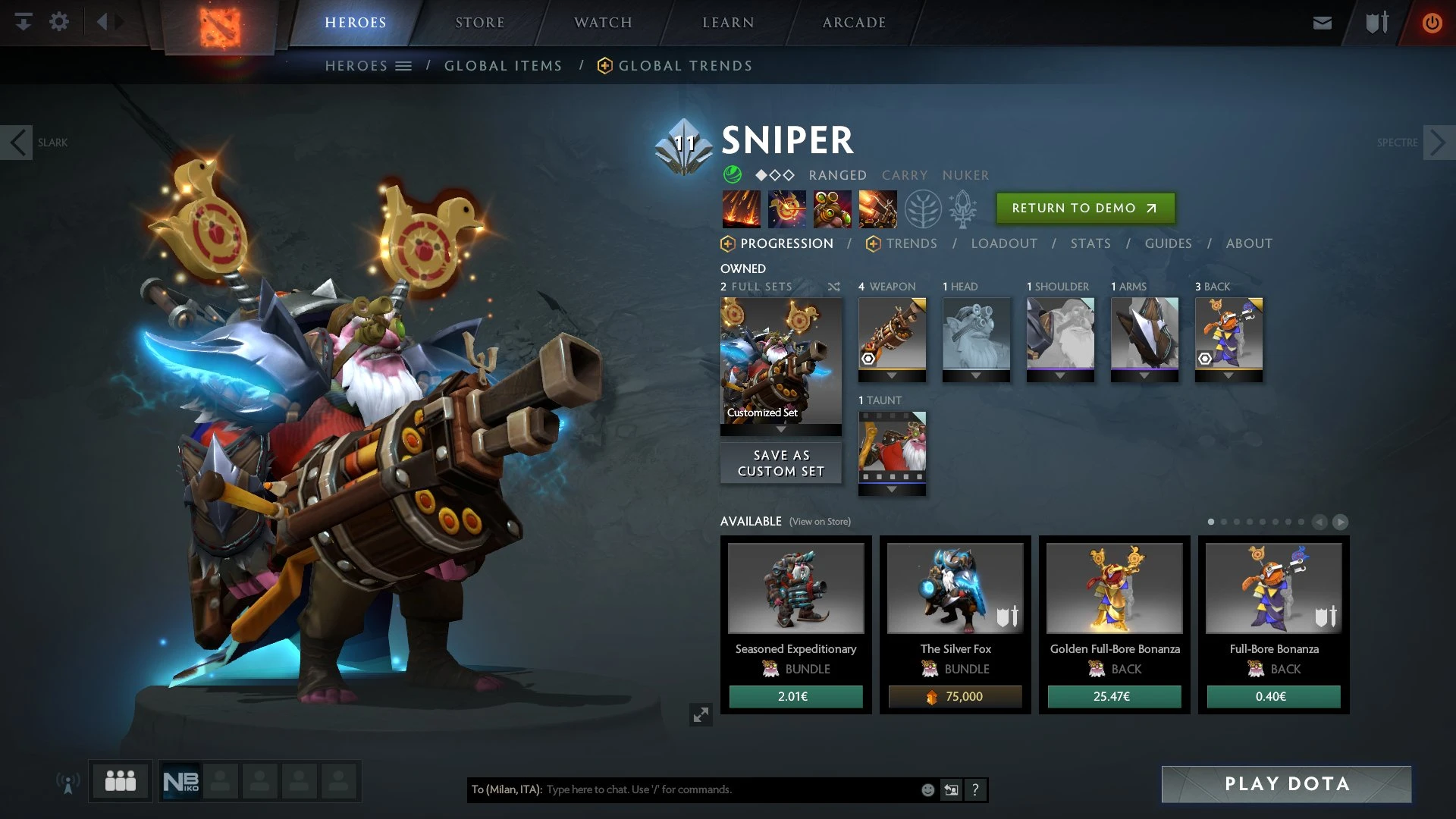Open Global Trends page
Viewport: 1456px width, 819px height.
tap(685, 66)
